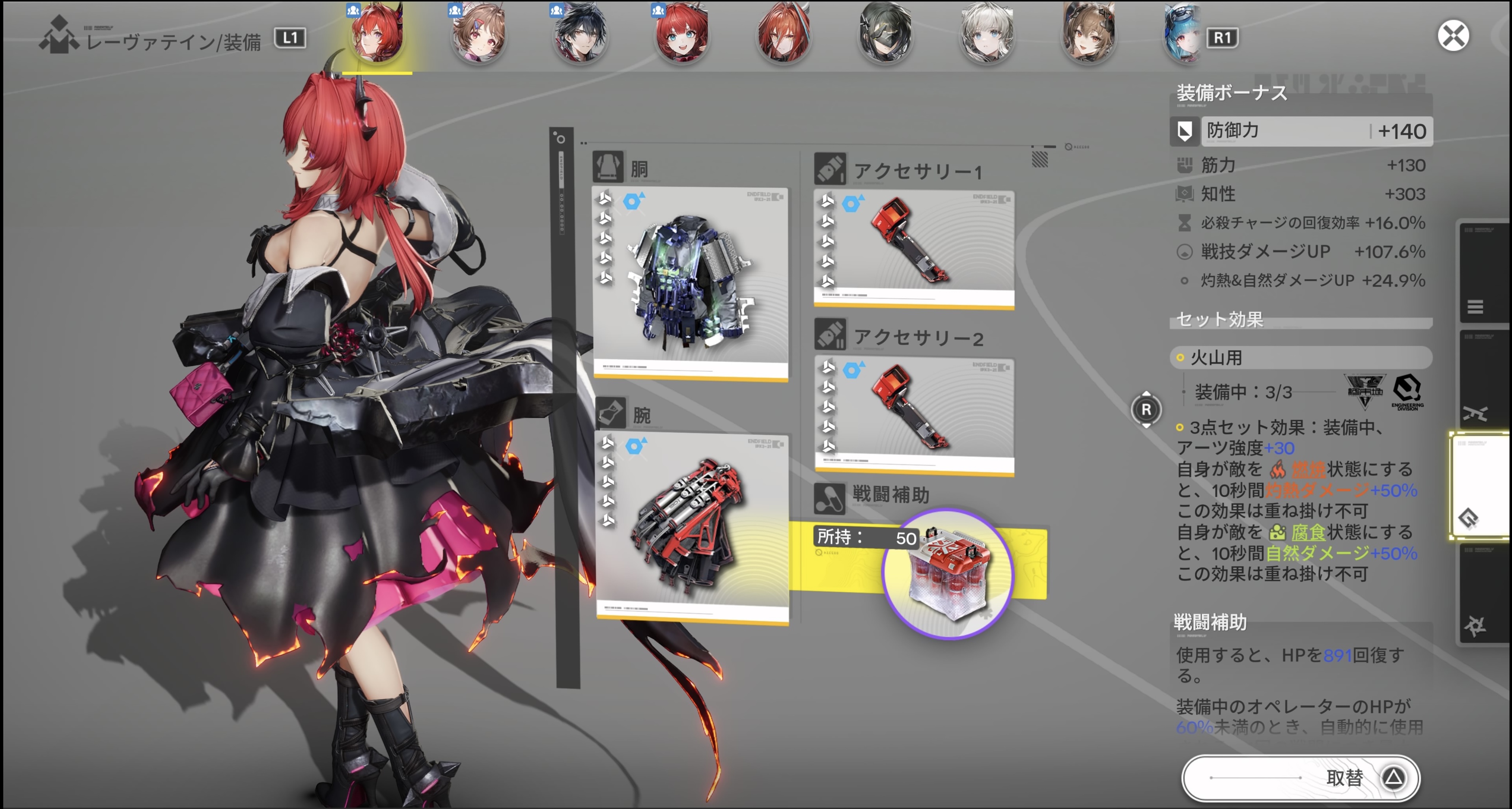Open the bottom side tab with star-shaped icon

point(1476,625)
